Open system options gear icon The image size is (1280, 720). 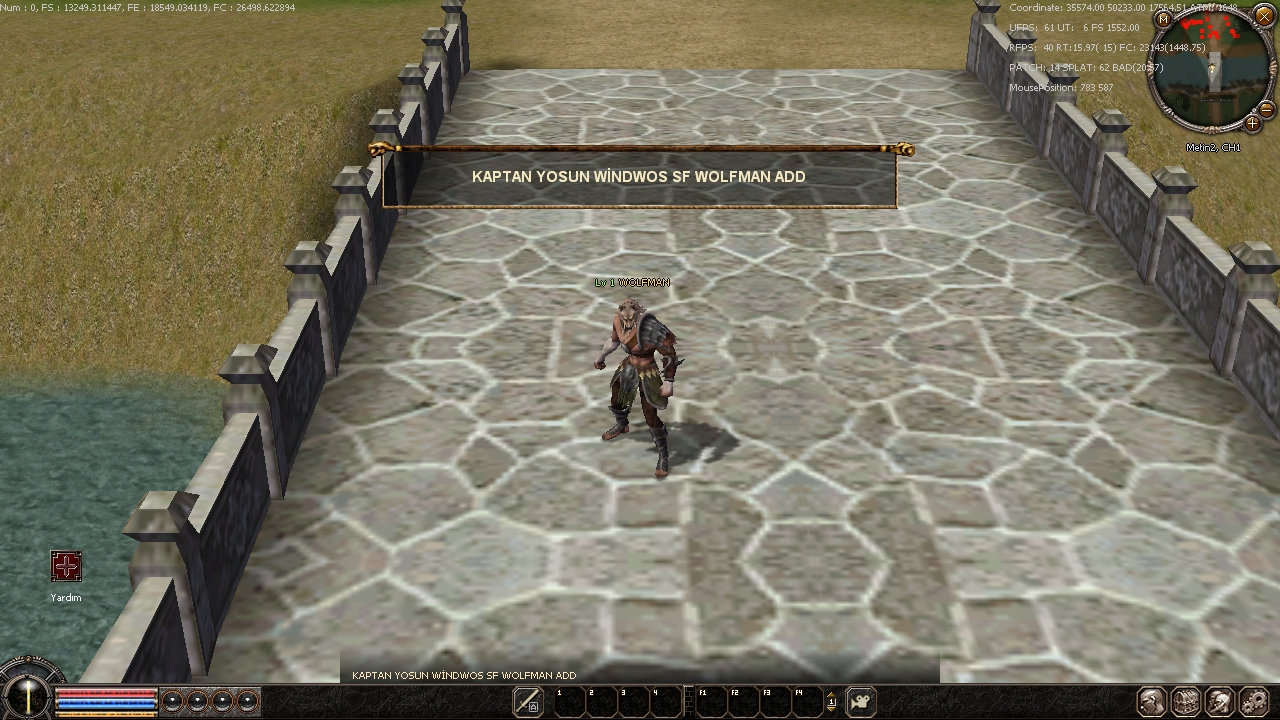[1254, 702]
